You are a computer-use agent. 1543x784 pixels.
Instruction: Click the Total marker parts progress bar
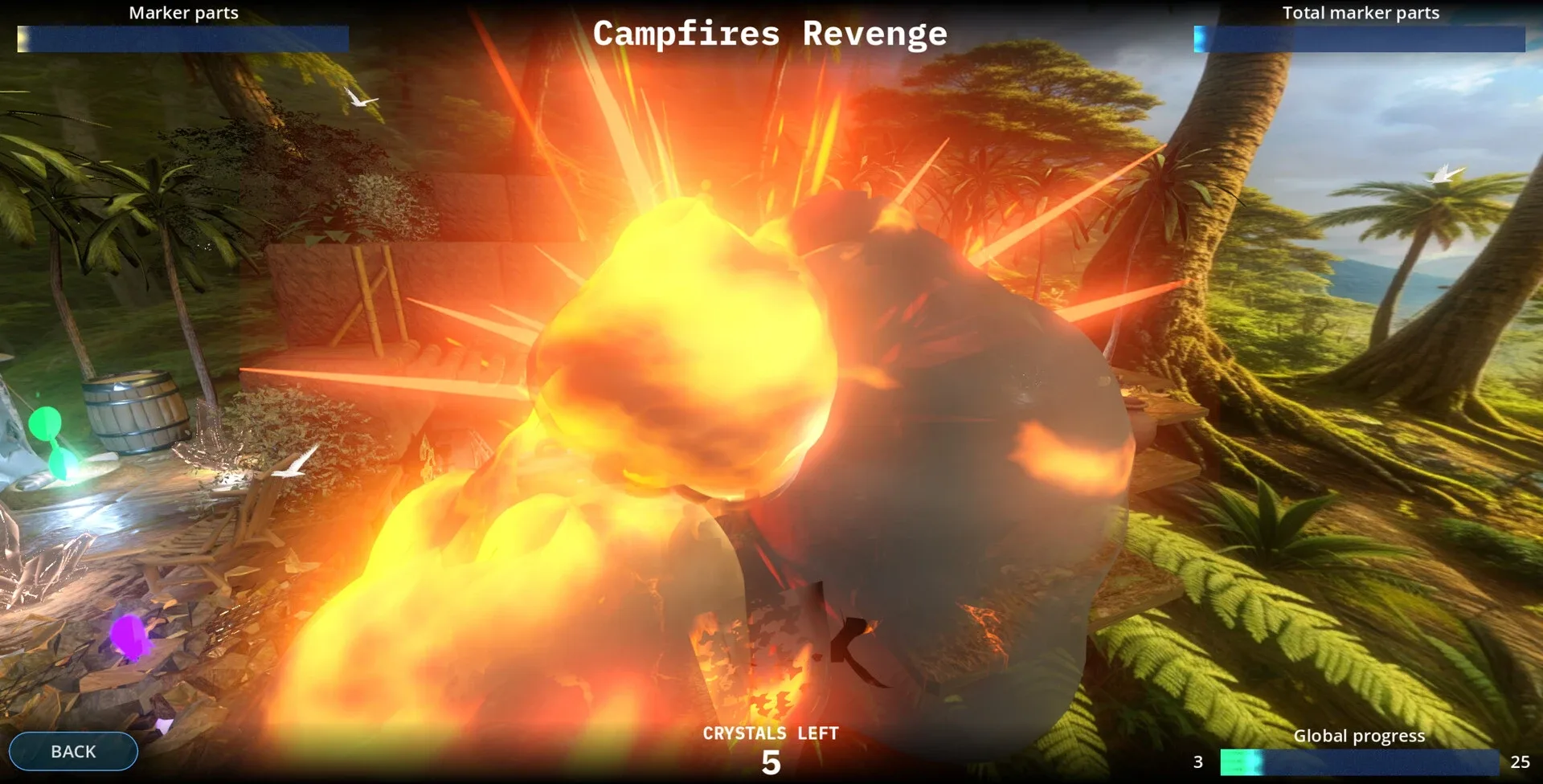[1358, 37]
